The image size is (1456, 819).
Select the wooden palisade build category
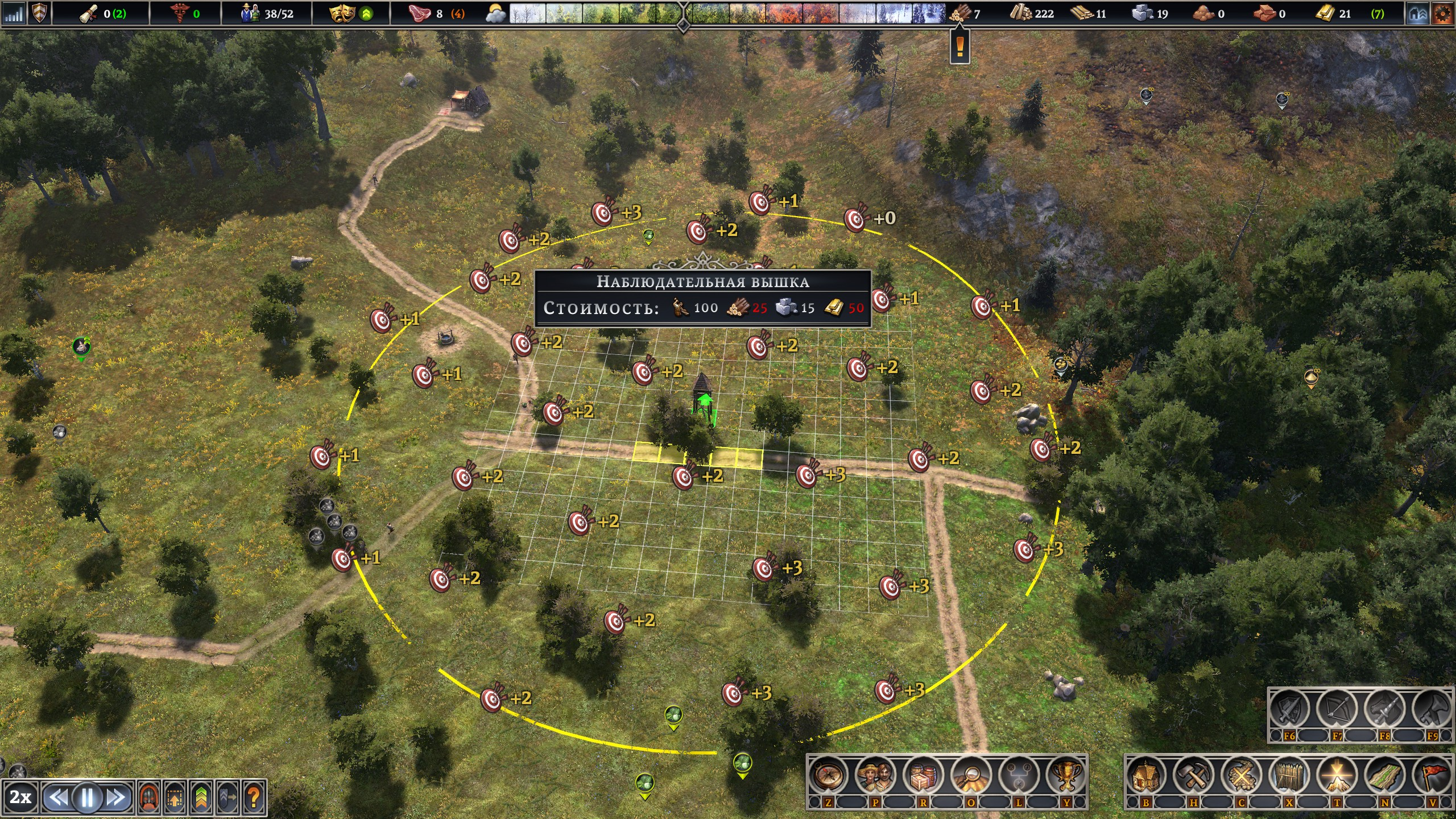[1289, 775]
